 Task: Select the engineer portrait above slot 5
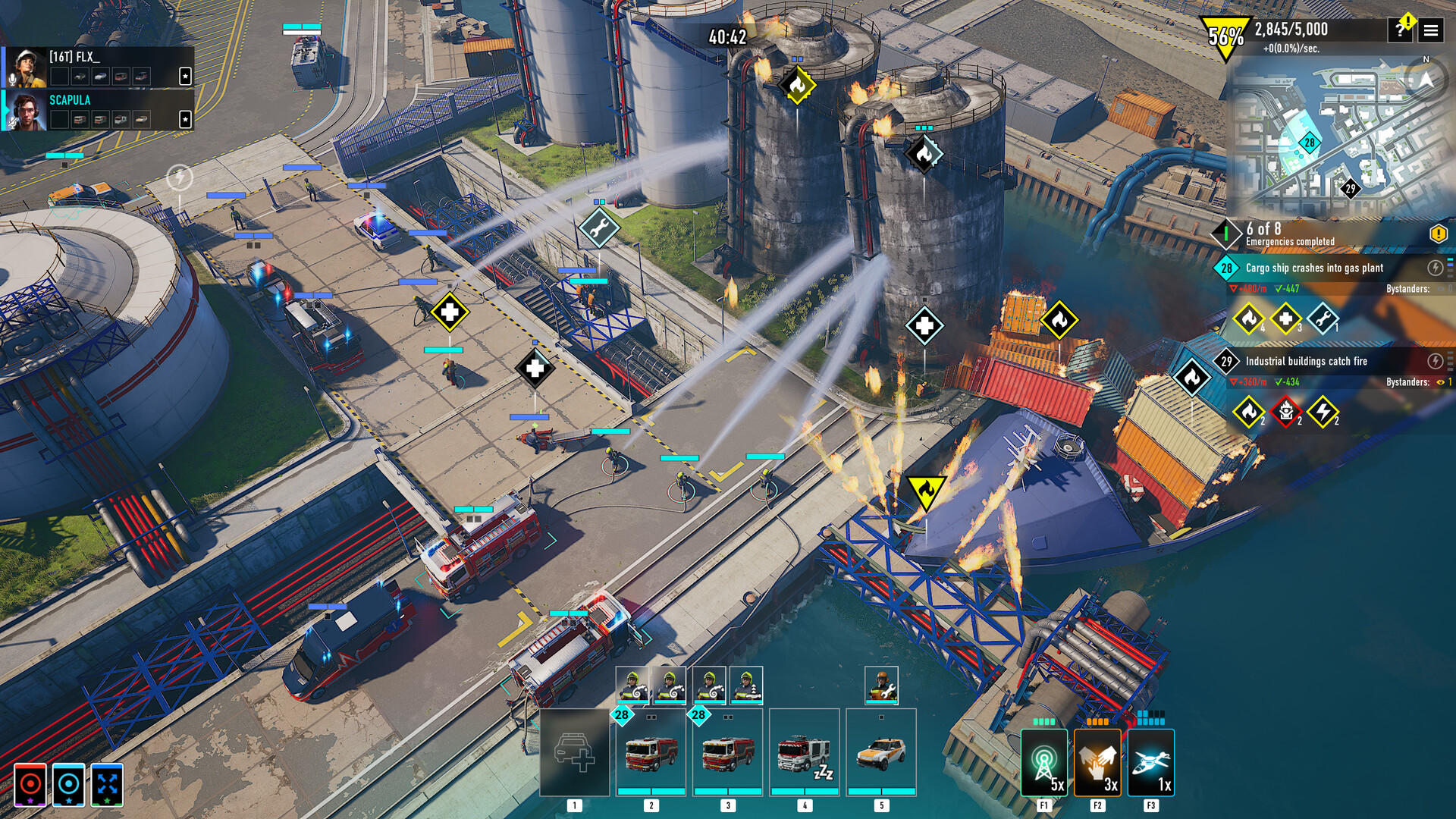tap(880, 685)
